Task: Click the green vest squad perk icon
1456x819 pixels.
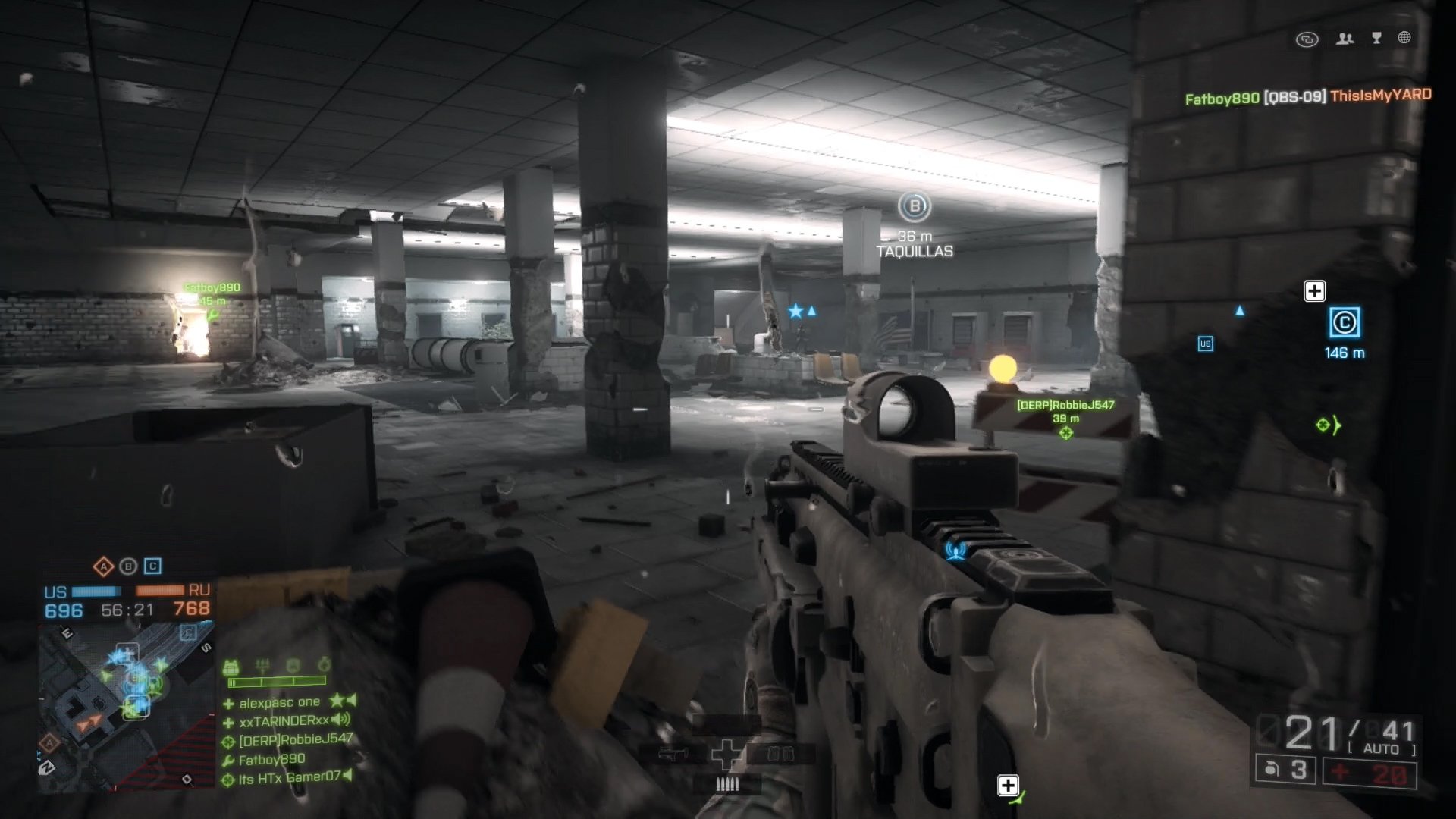Action: (x=231, y=667)
